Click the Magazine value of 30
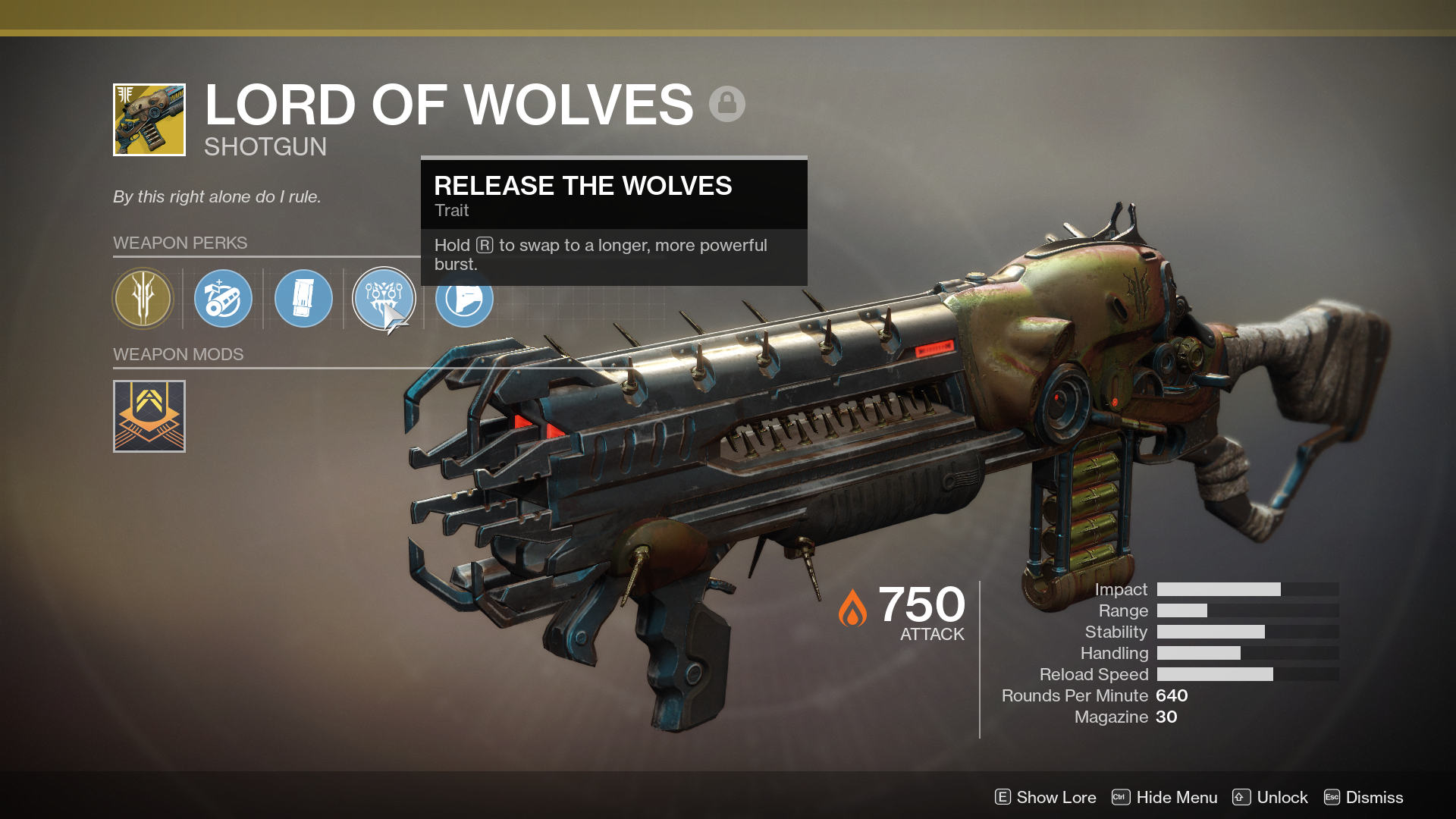Image resolution: width=1456 pixels, height=819 pixels. [x=1168, y=716]
